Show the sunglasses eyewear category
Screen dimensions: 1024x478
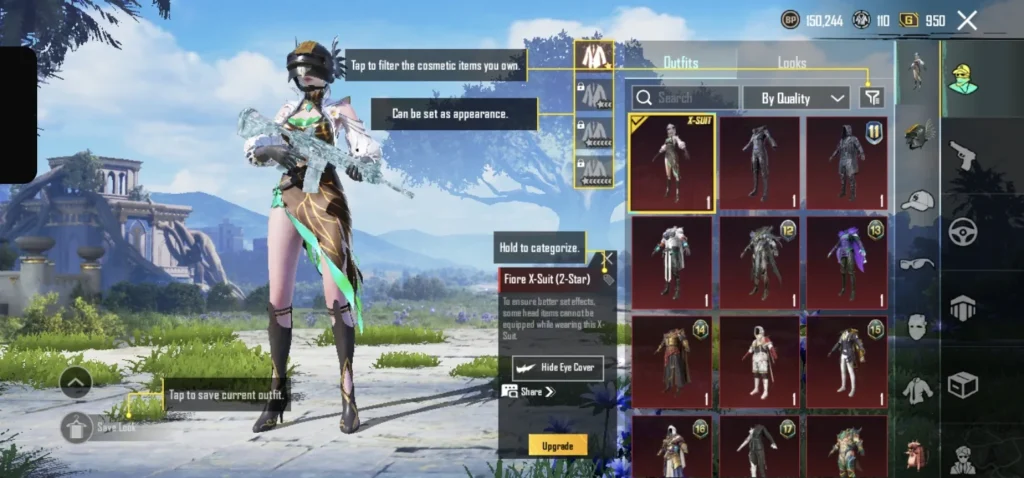point(916,264)
